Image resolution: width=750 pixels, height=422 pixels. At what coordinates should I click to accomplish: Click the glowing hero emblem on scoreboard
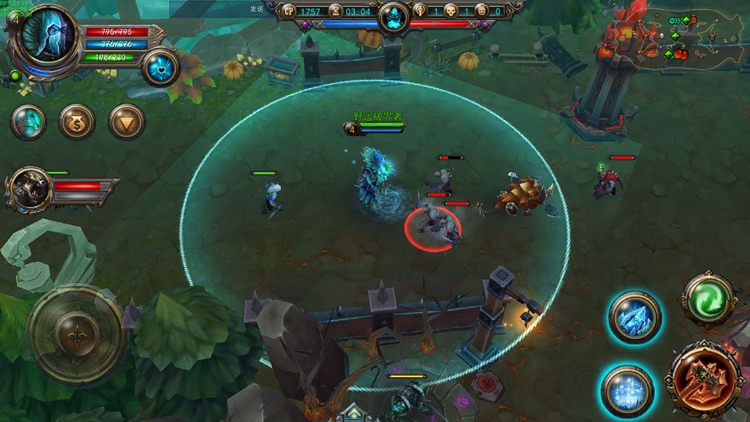(394, 17)
